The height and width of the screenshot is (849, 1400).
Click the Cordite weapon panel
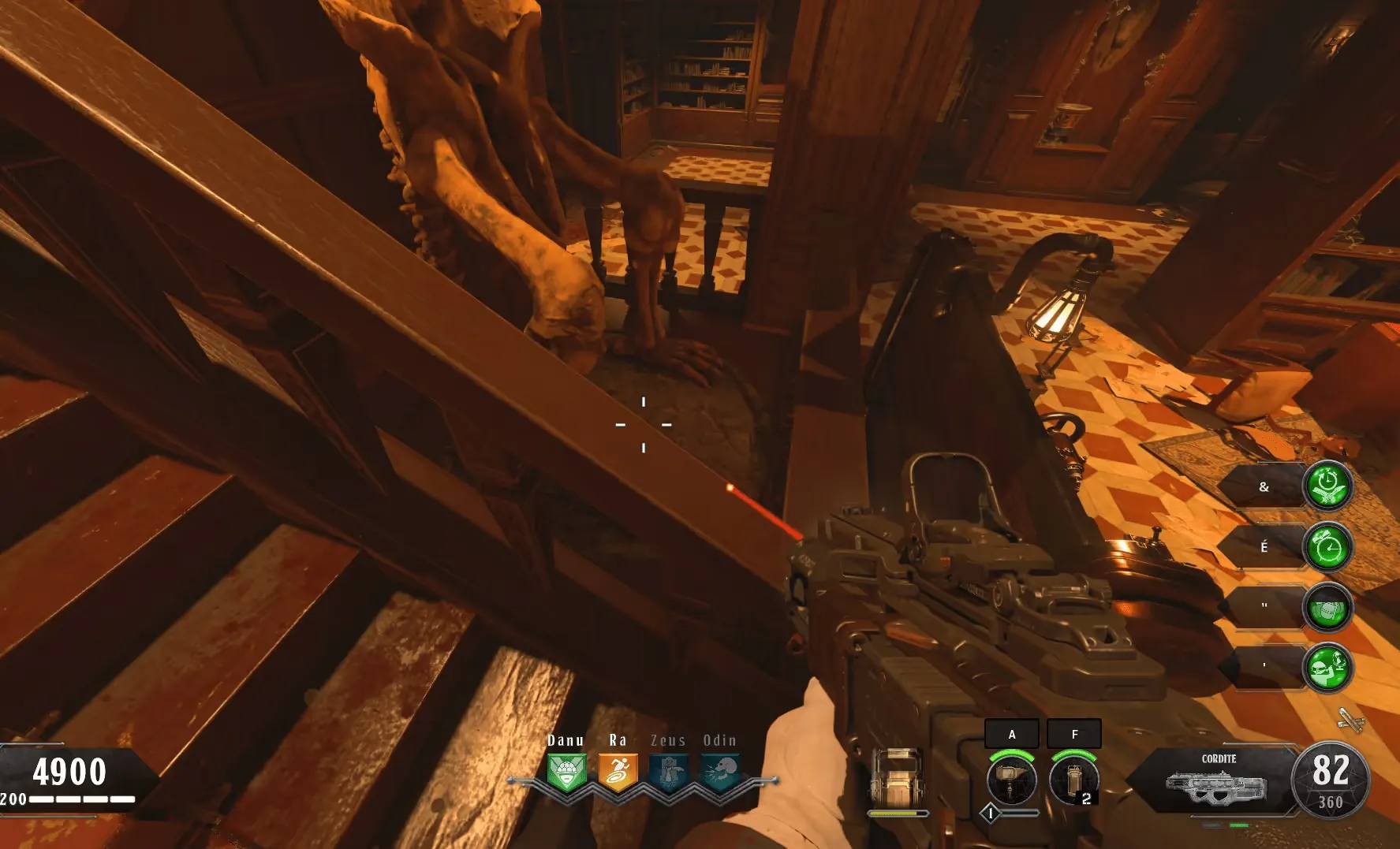(x=1217, y=781)
